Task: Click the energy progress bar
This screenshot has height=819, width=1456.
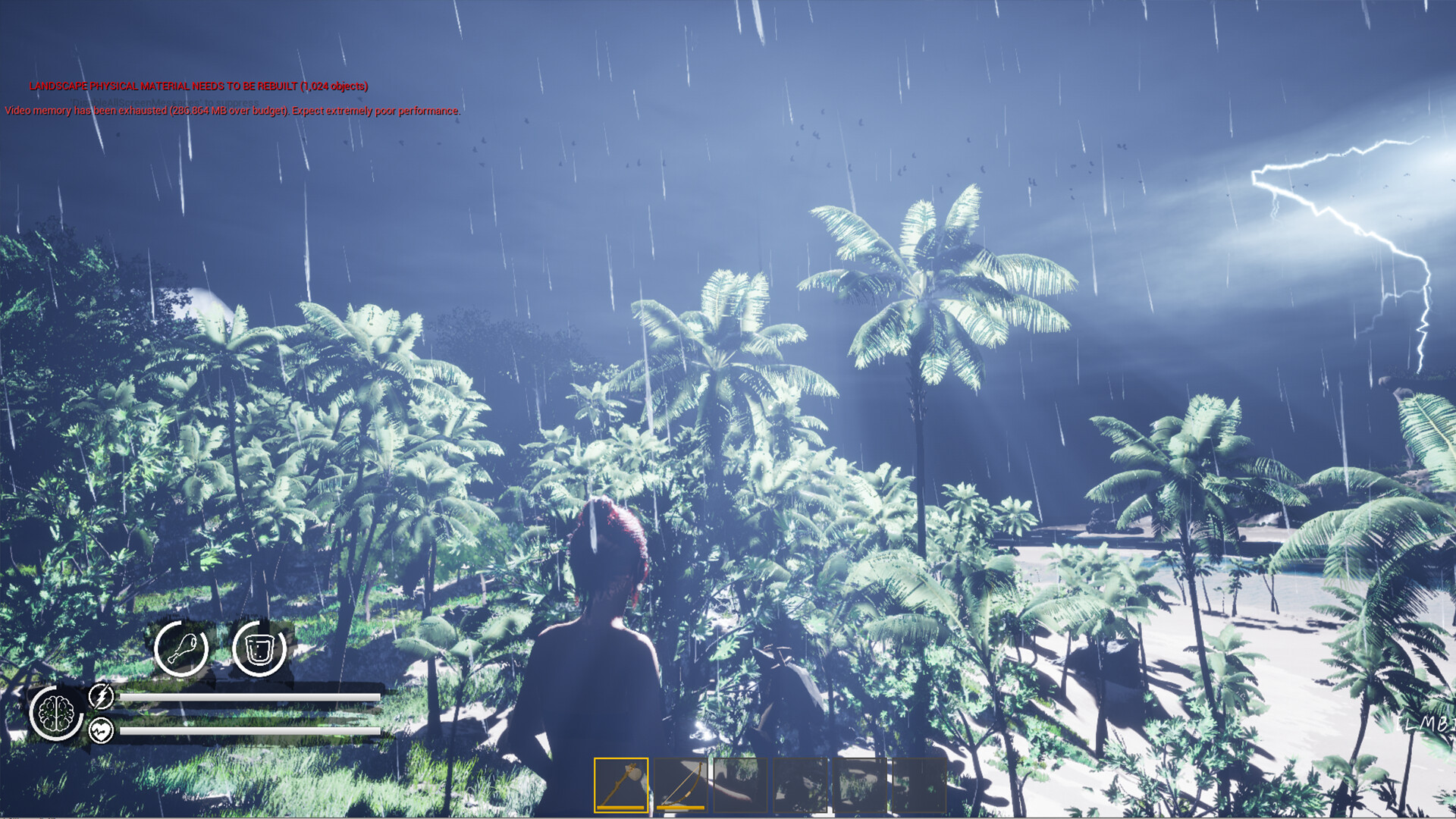Action: [250, 695]
